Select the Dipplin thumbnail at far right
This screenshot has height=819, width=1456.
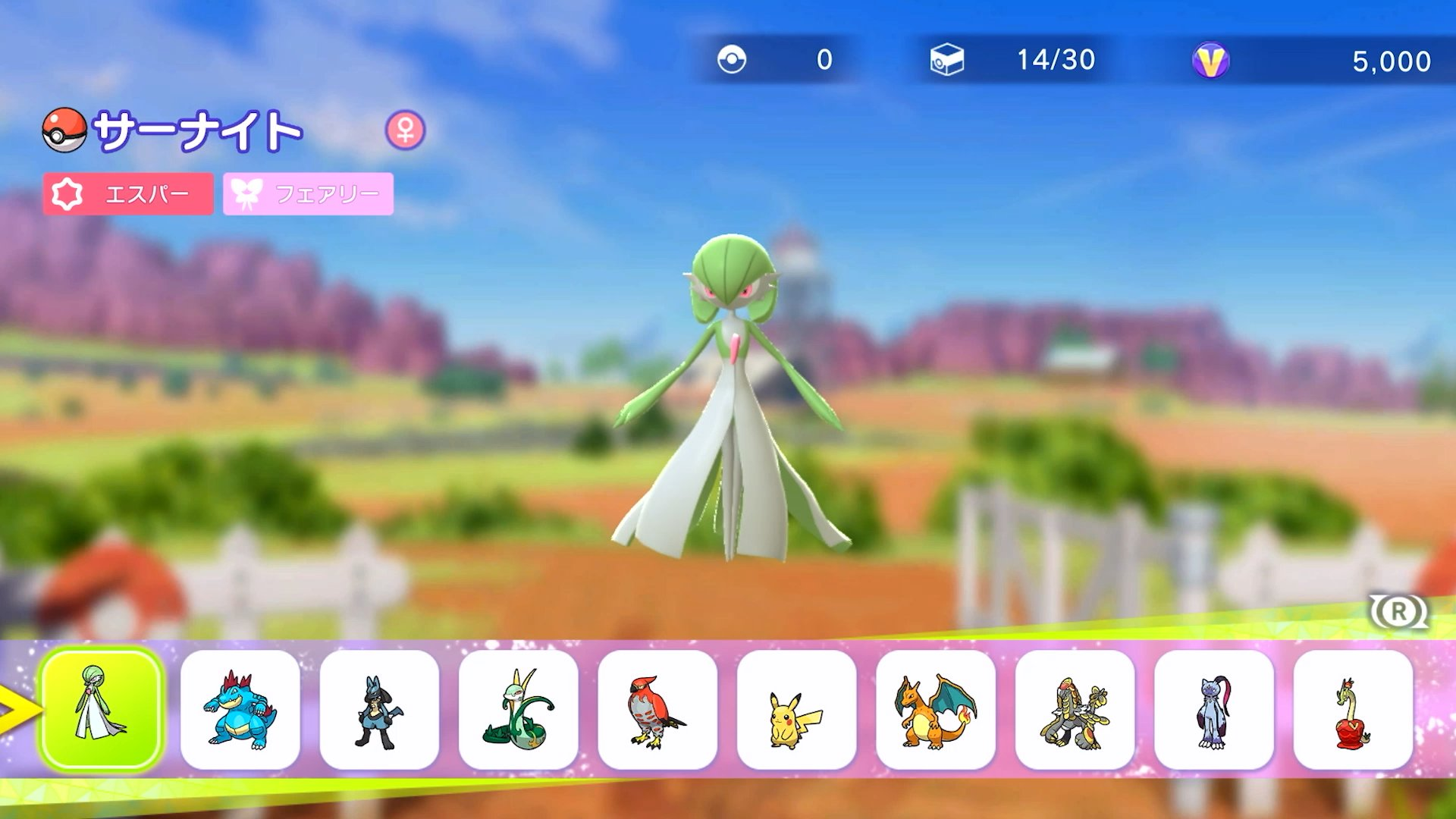click(1354, 713)
